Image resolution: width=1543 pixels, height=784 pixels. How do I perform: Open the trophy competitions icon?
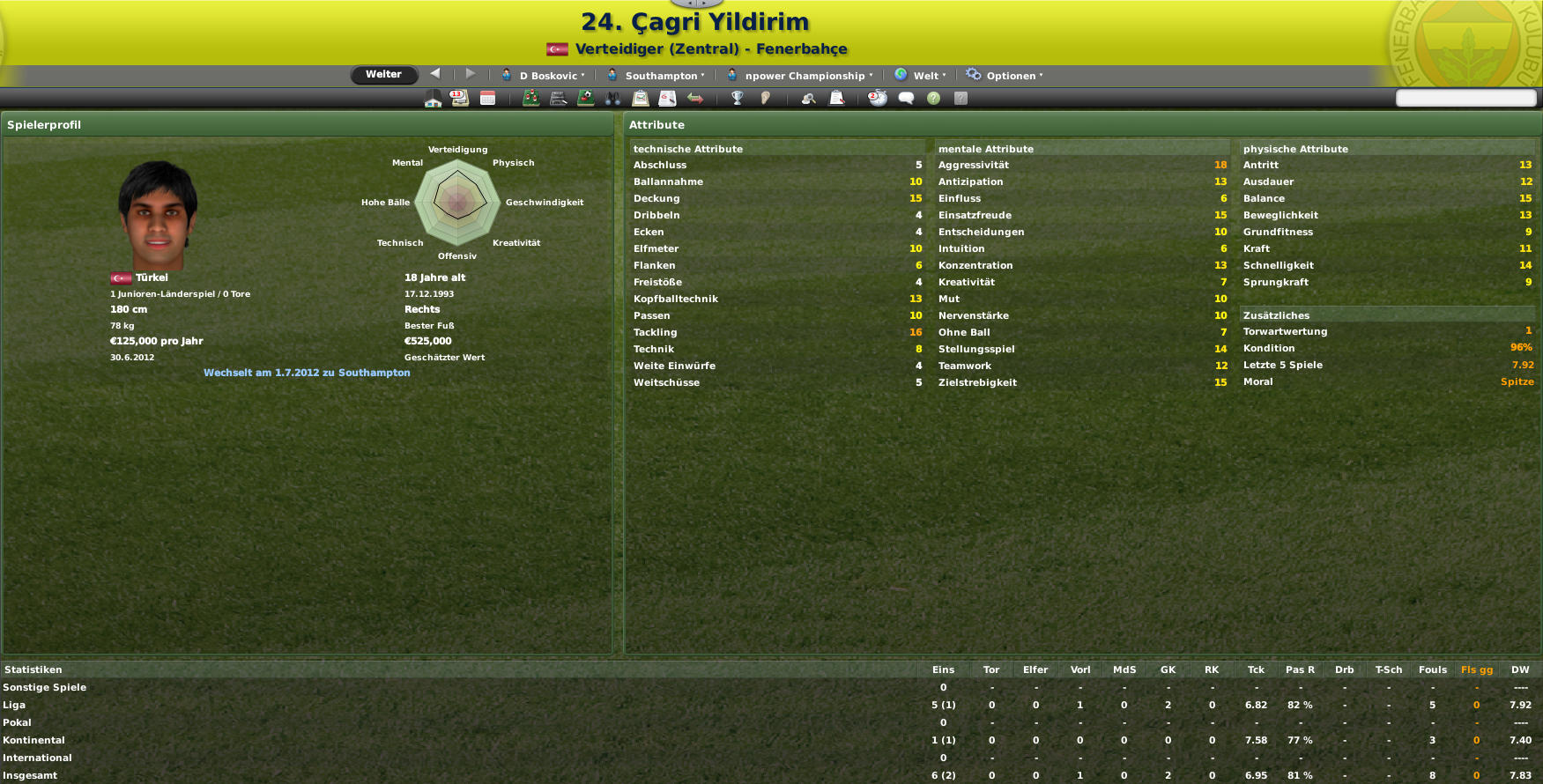click(738, 99)
